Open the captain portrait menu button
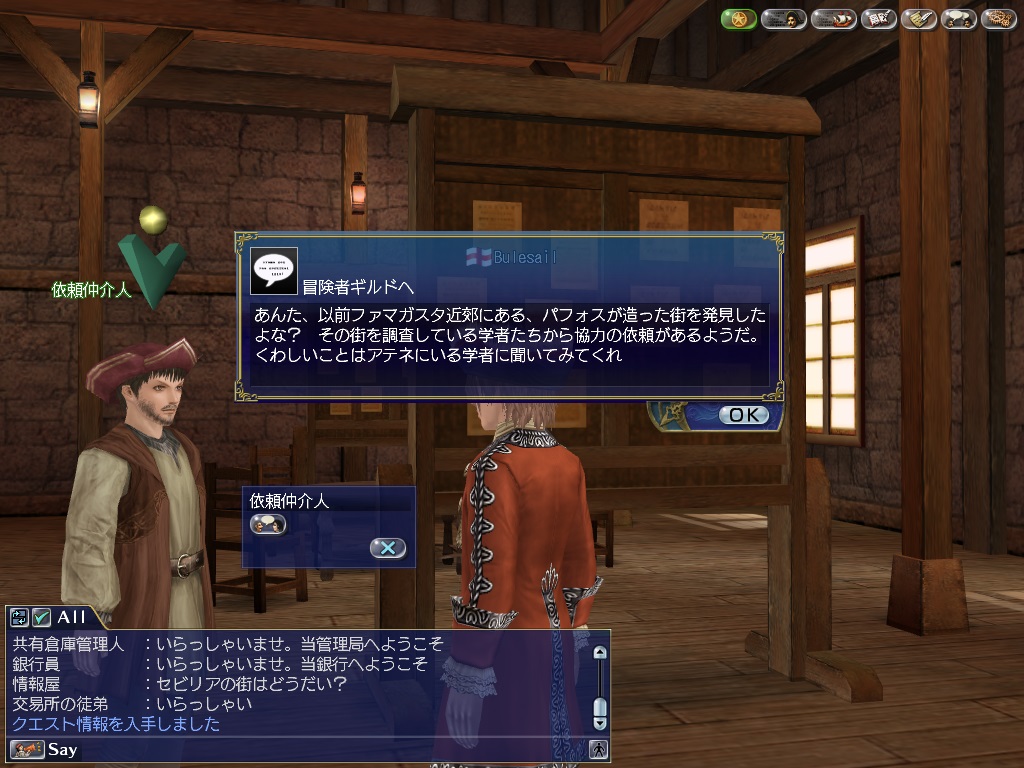The height and width of the screenshot is (768, 1024). click(x=783, y=19)
